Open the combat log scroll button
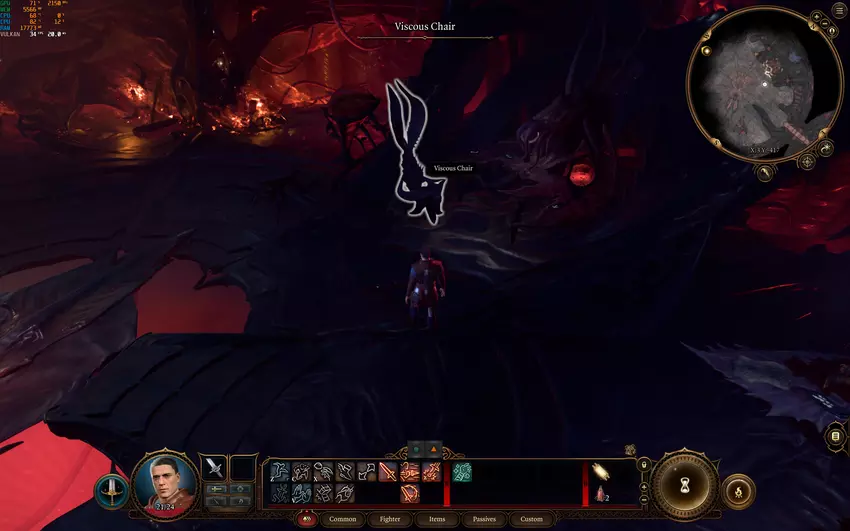The width and height of the screenshot is (850, 531). point(836,437)
